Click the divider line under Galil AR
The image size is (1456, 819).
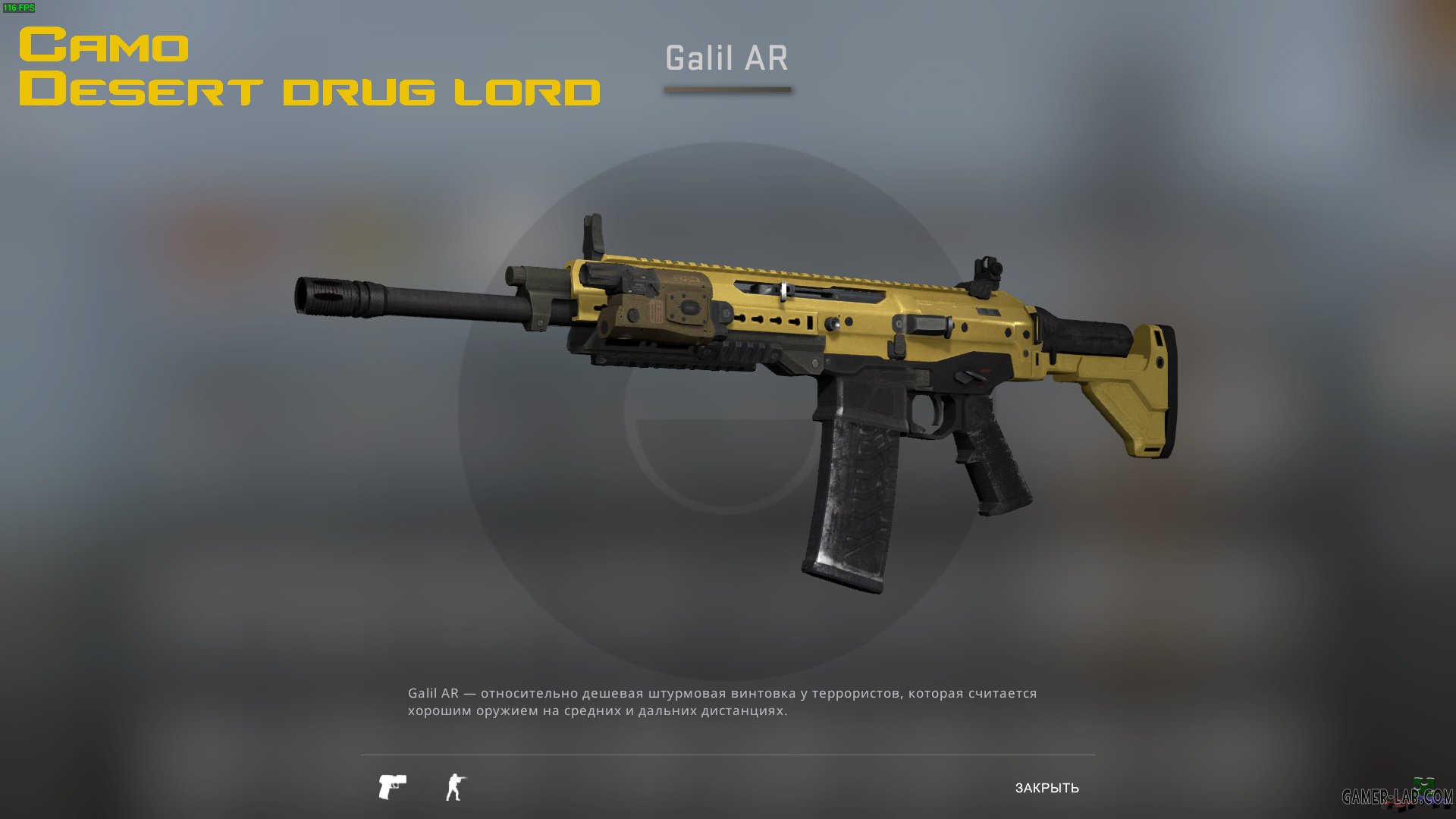click(x=729, y=89)
